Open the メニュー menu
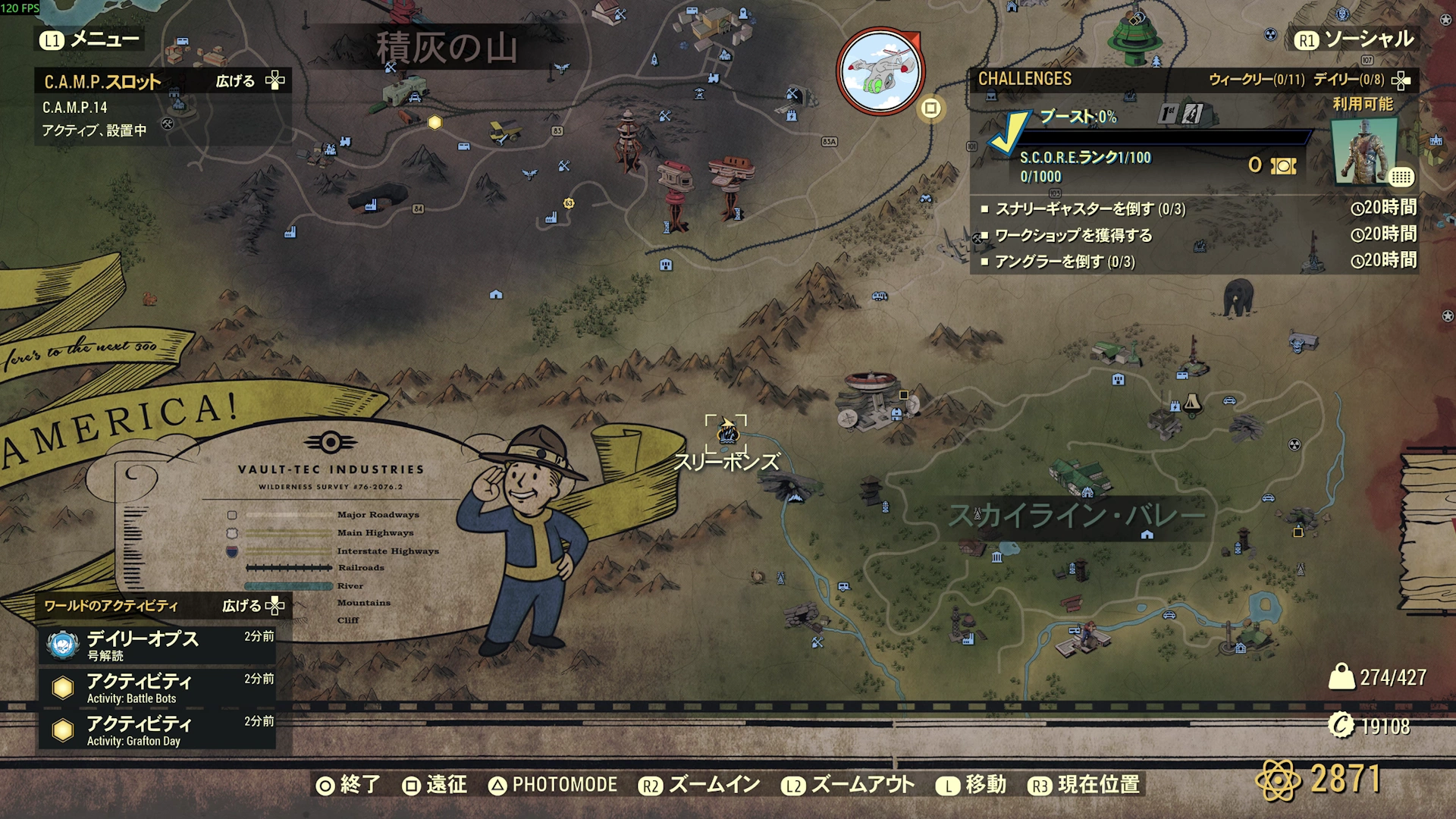This screenshot has height=819, width=1456. point(89,39)
